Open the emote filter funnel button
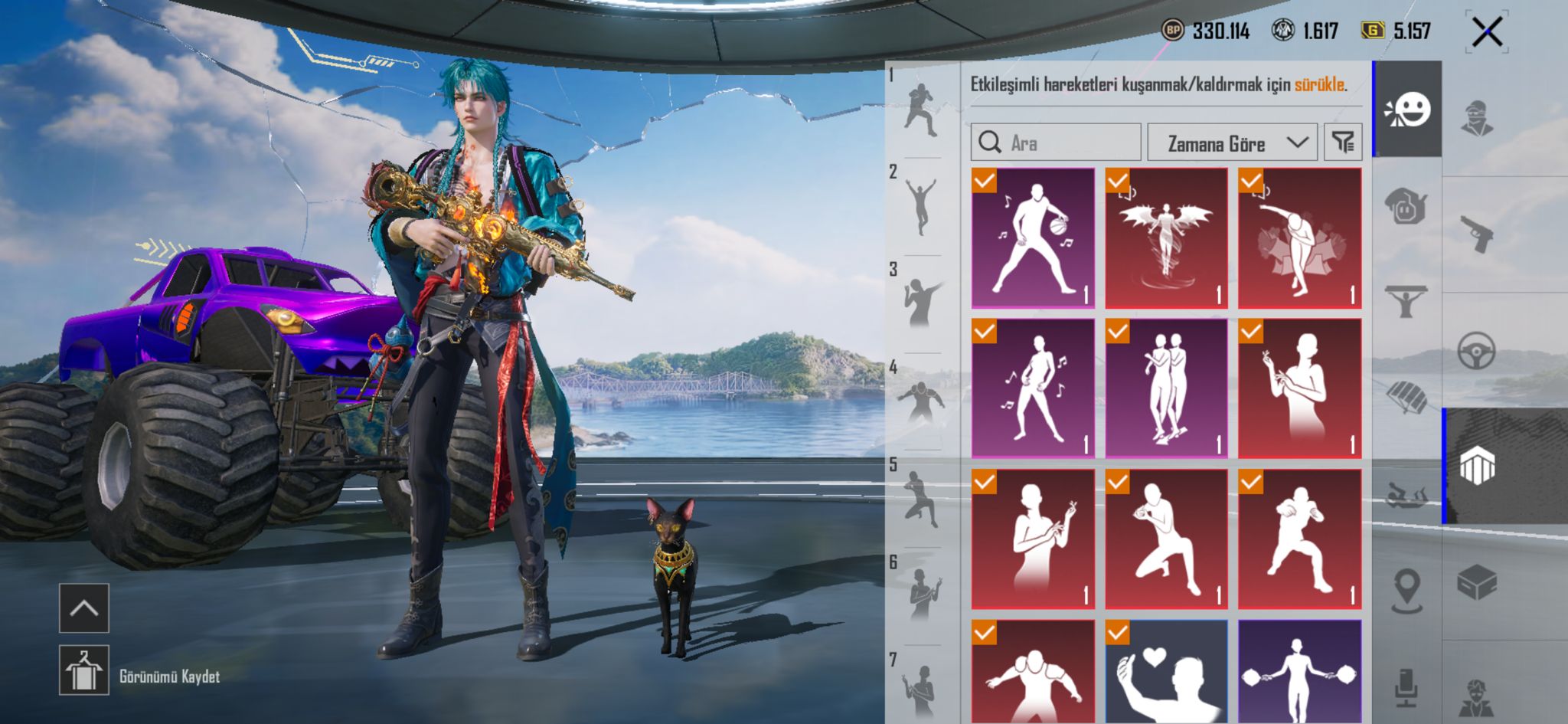1568x724 pixels. pyautogui.click(x=1343, y=143)
